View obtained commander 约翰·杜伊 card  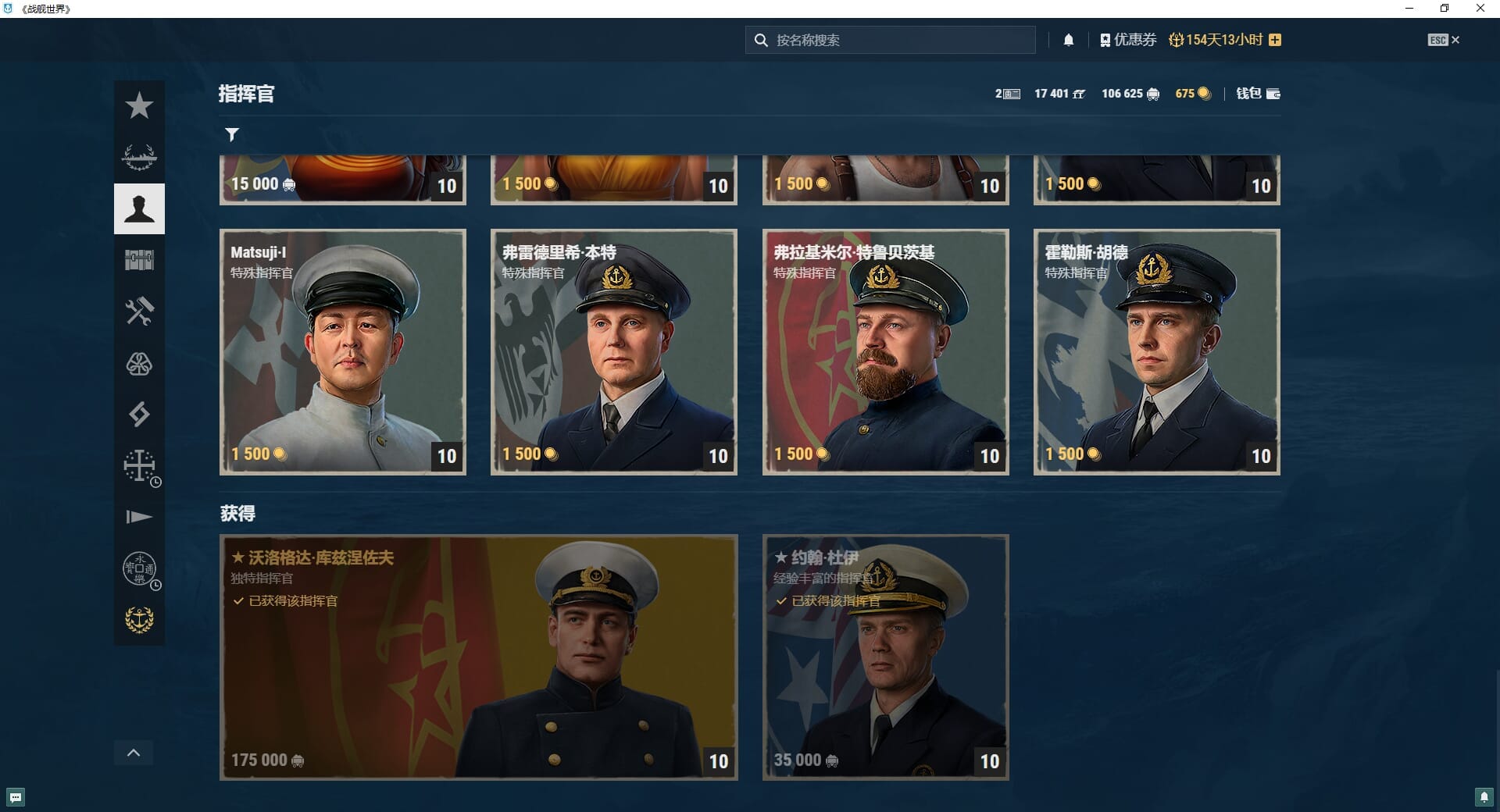(x=885, y=657)
